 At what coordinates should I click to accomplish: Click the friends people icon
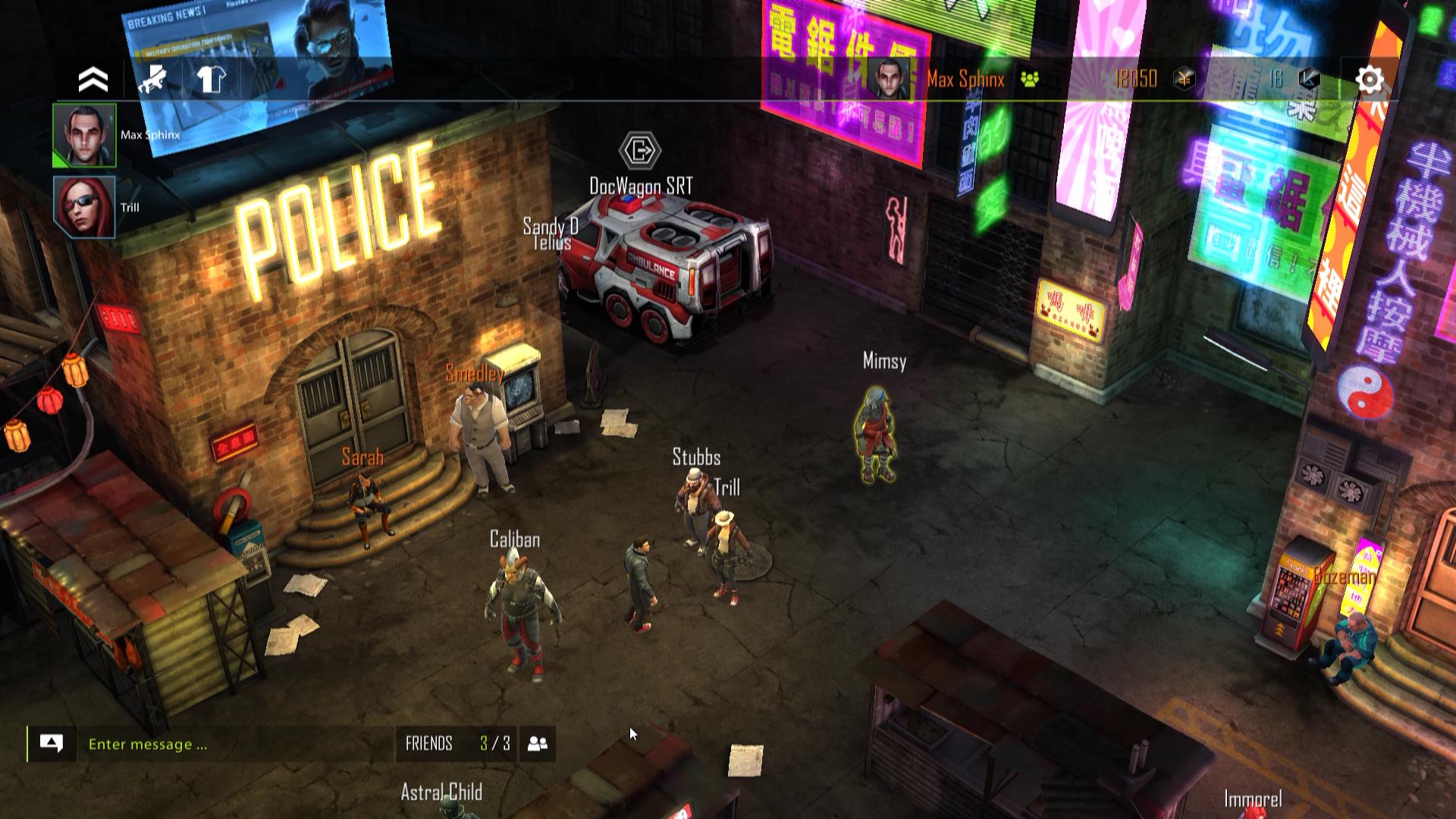(x=538, y=744)
